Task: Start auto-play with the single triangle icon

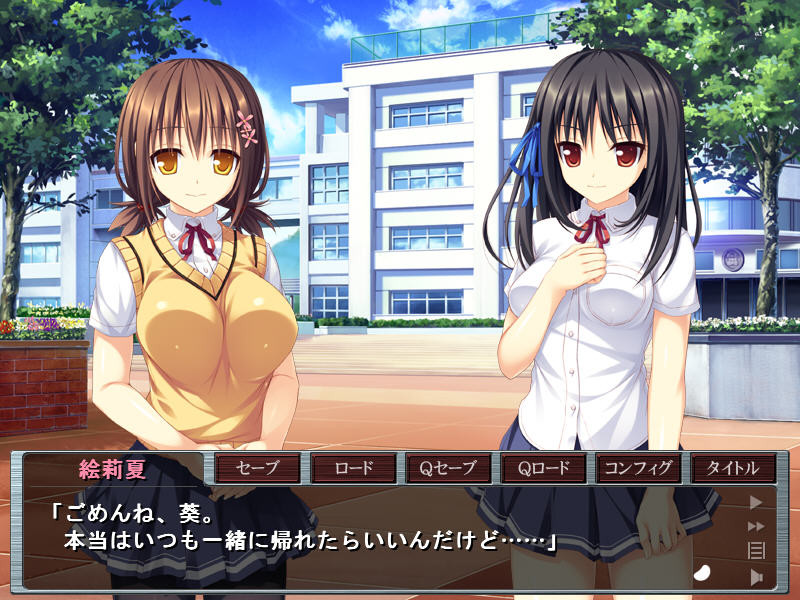Action: click(756, 503)
